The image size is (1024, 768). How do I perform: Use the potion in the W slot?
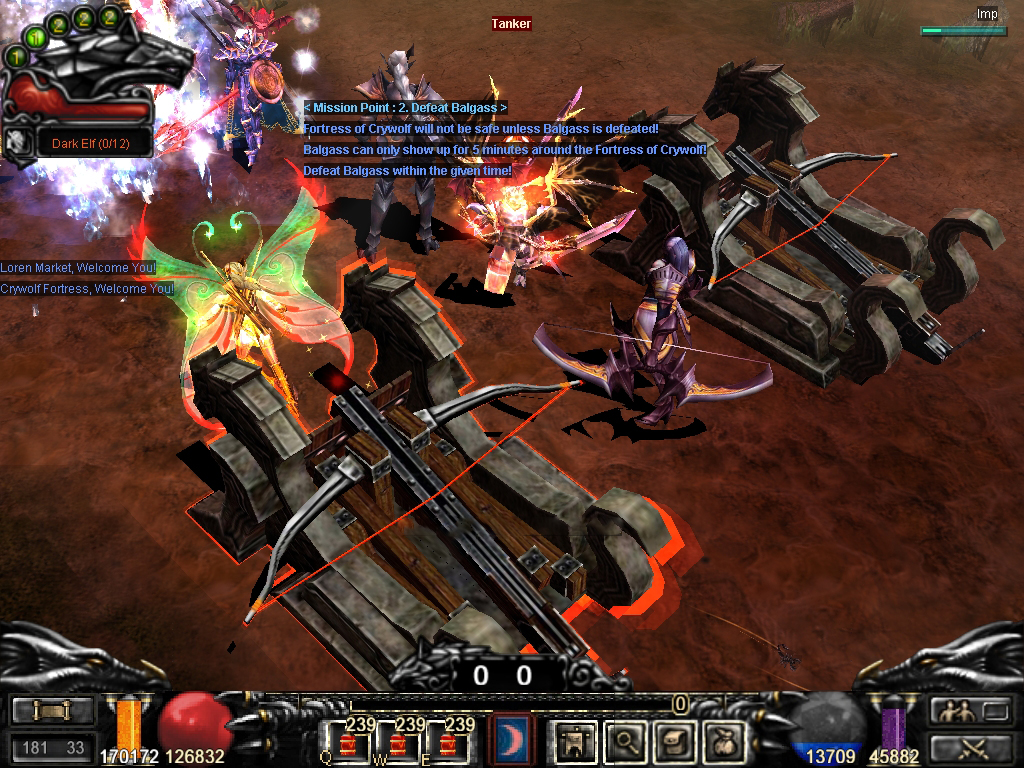(x=400, y=744)
